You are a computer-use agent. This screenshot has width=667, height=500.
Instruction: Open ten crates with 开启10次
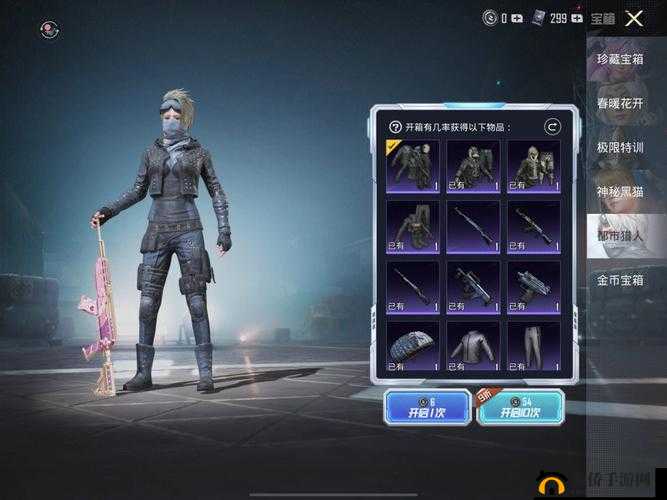(x=520, y=407)
